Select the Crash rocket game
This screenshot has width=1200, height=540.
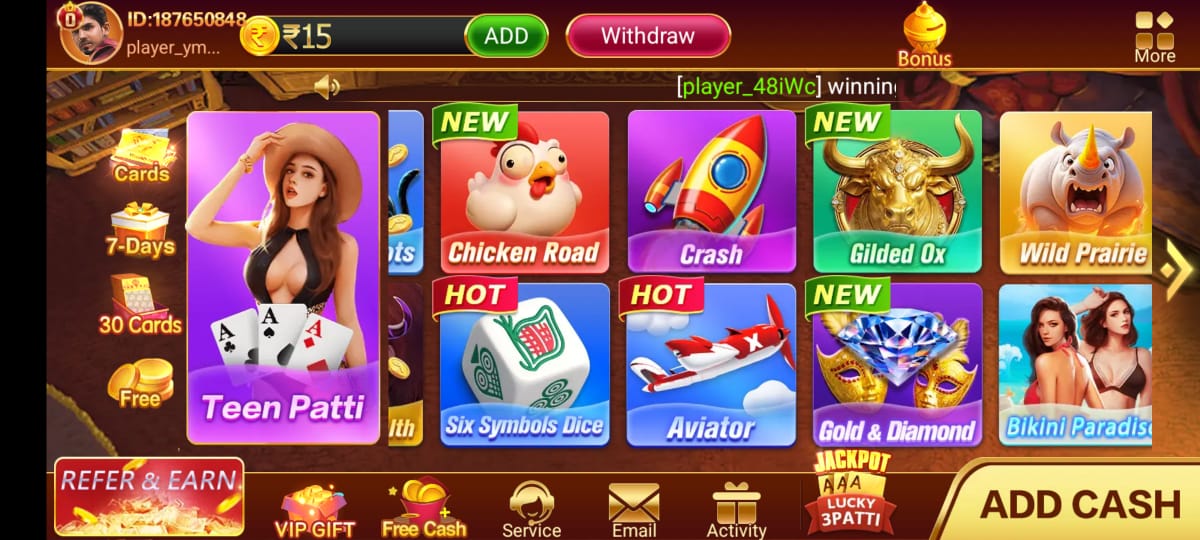click(711, 191)
